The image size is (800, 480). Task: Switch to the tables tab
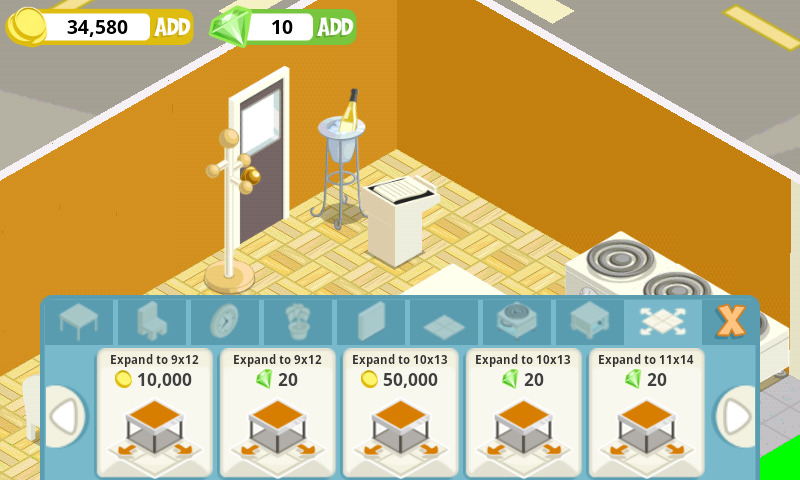click(x=78, y=322)
